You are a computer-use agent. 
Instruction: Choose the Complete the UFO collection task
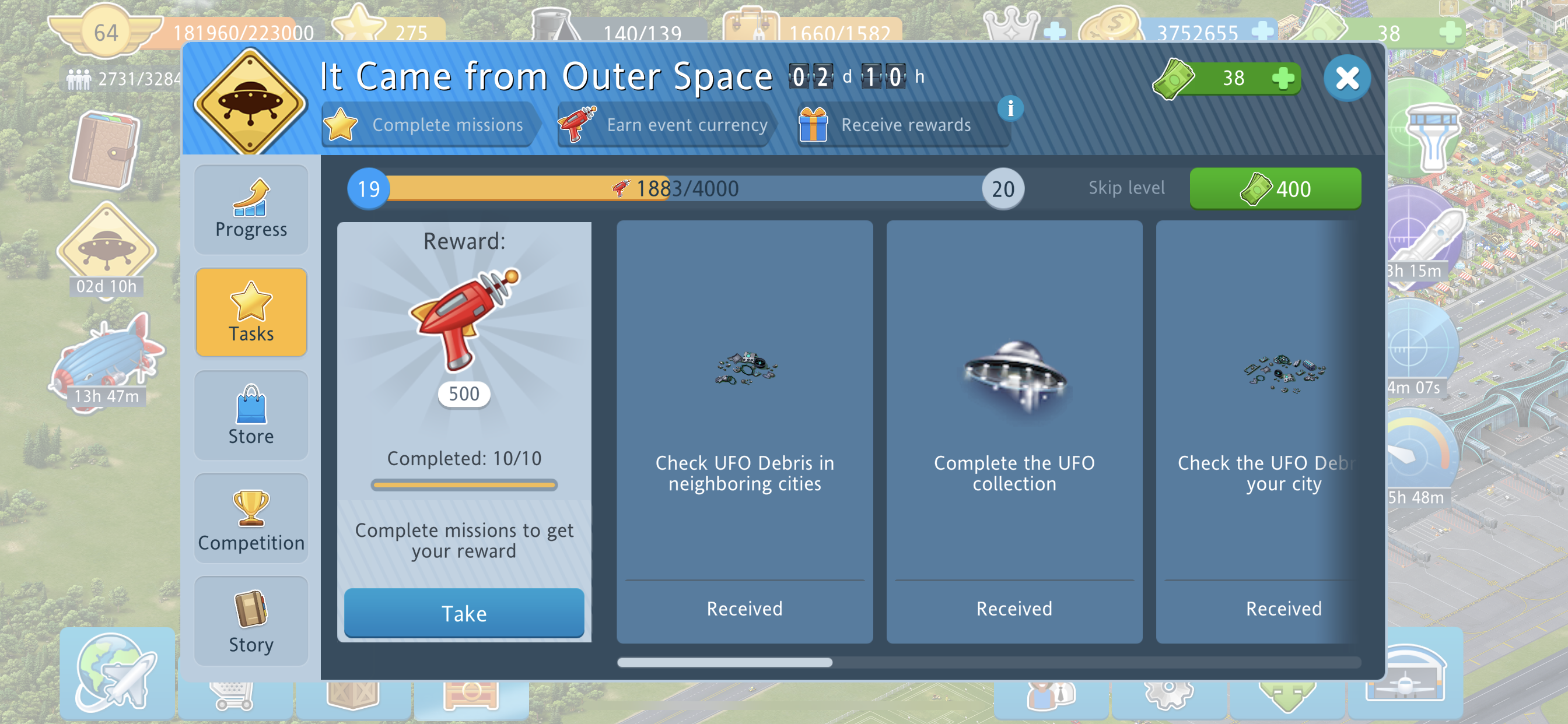click(x=1013, y=431)
